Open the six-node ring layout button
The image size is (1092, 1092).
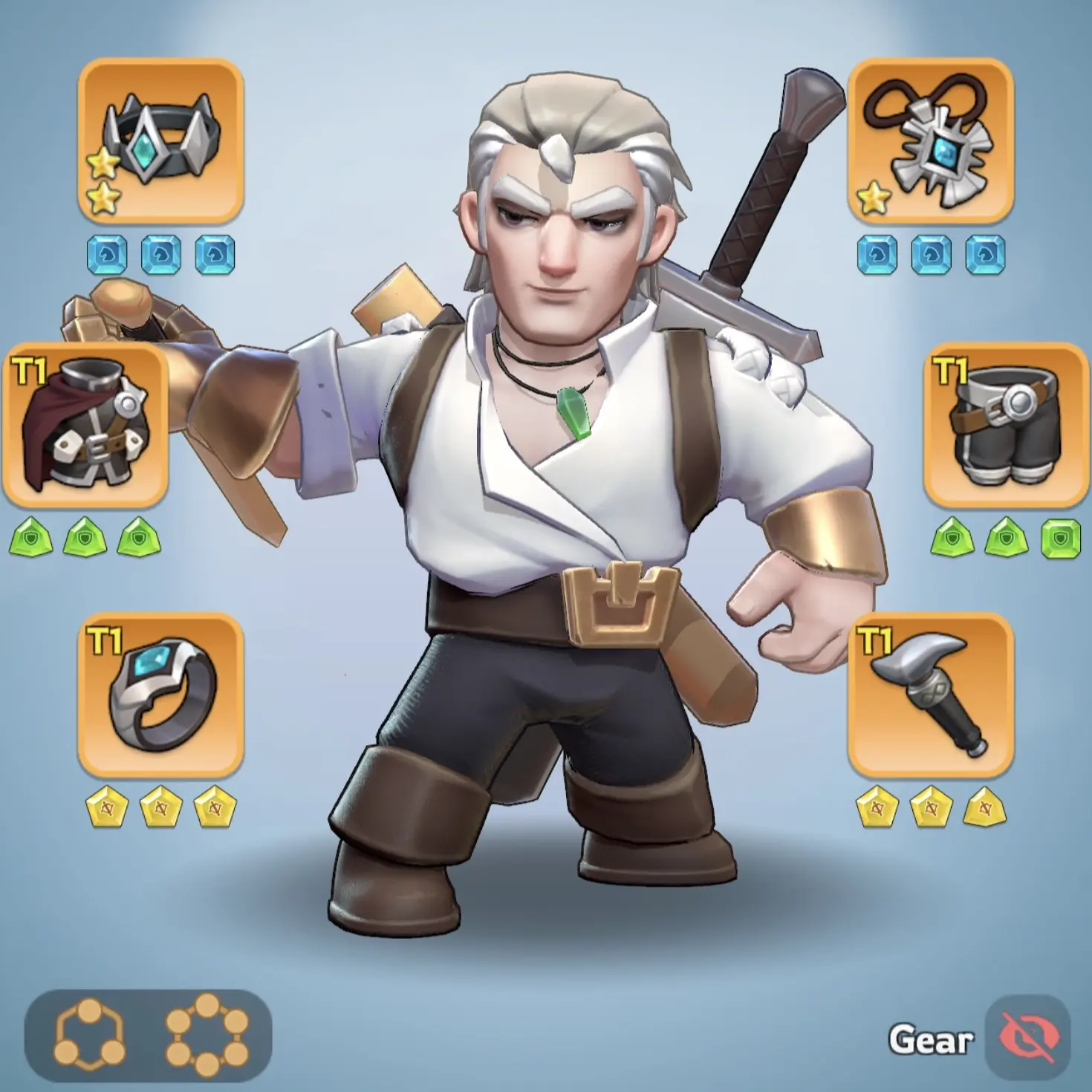207,1033
